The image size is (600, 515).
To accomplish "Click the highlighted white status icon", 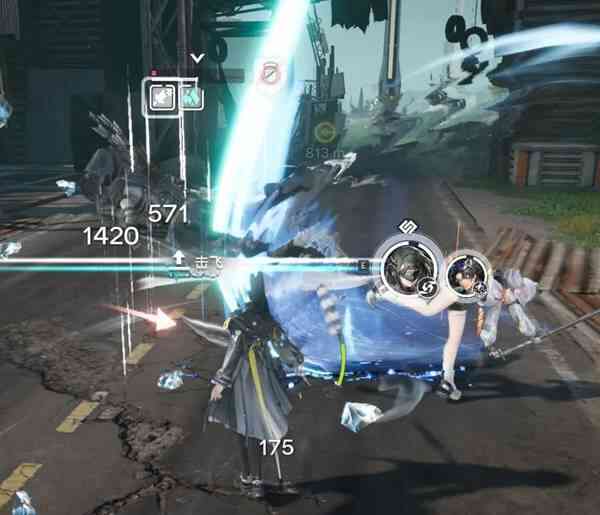I will point(161,98).
